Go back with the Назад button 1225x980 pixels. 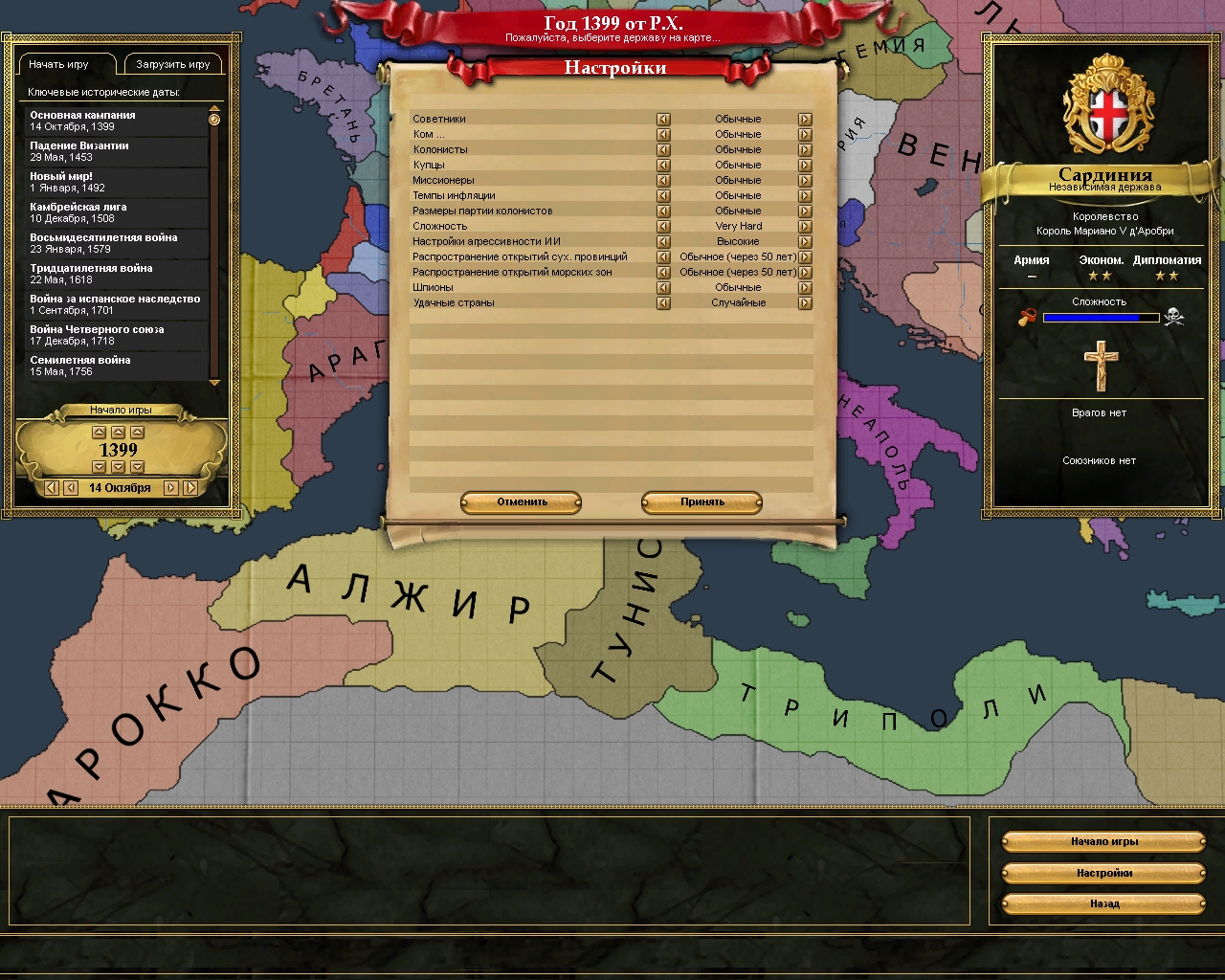click(1103, 903)
